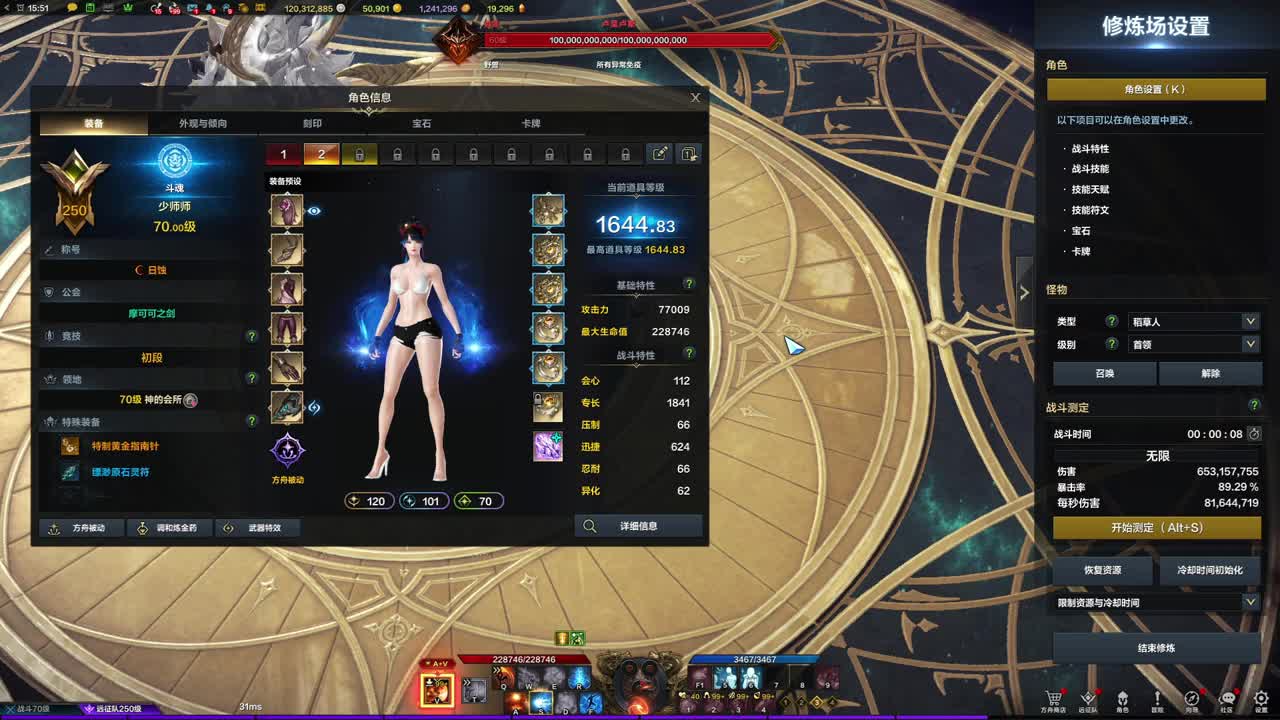The width and height of the screenshot is (1280, 720).
Task: Open 详细信息 for character stats
Action: point(638,526)
